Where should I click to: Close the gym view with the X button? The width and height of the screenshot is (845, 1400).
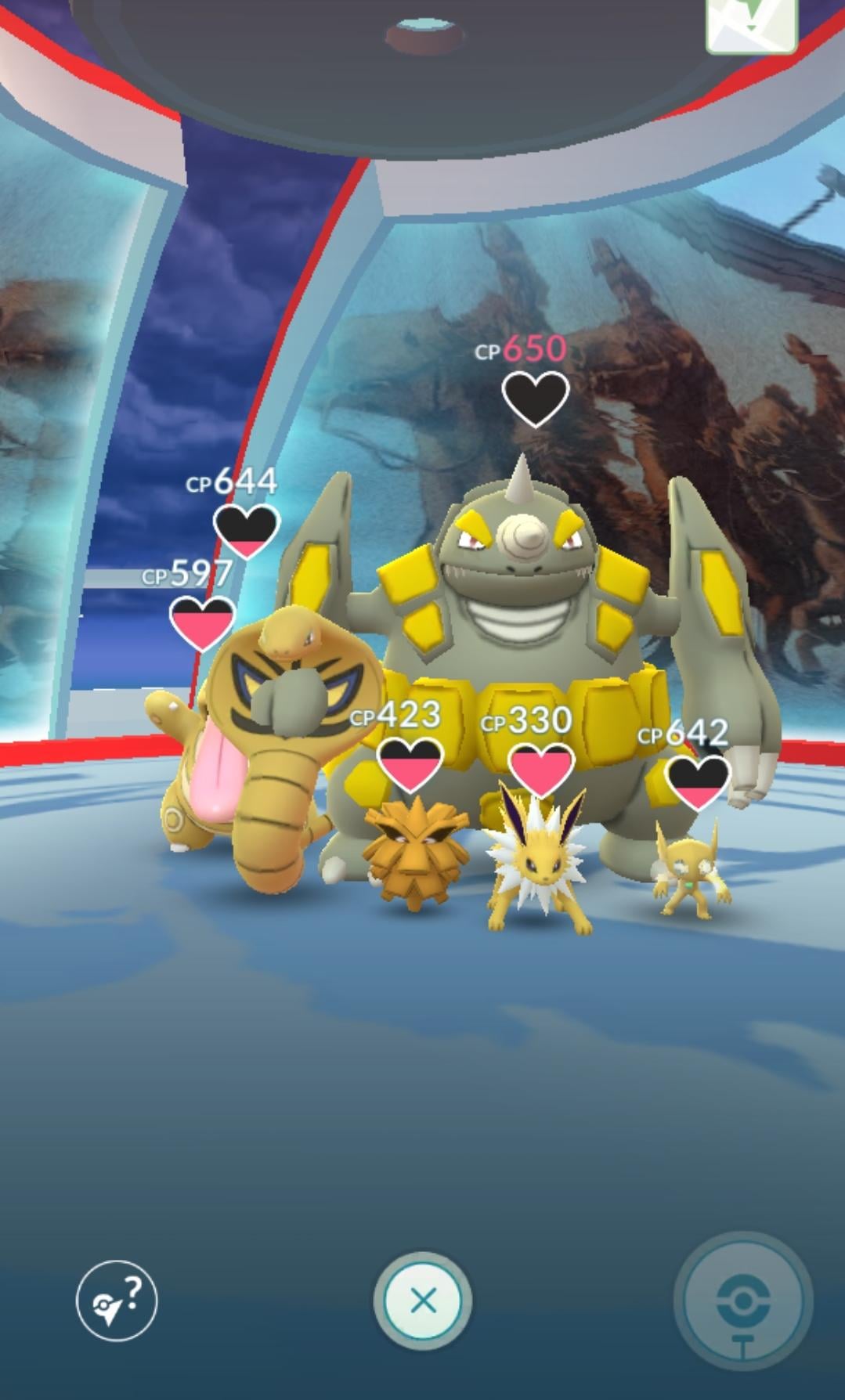(423, 1301)
